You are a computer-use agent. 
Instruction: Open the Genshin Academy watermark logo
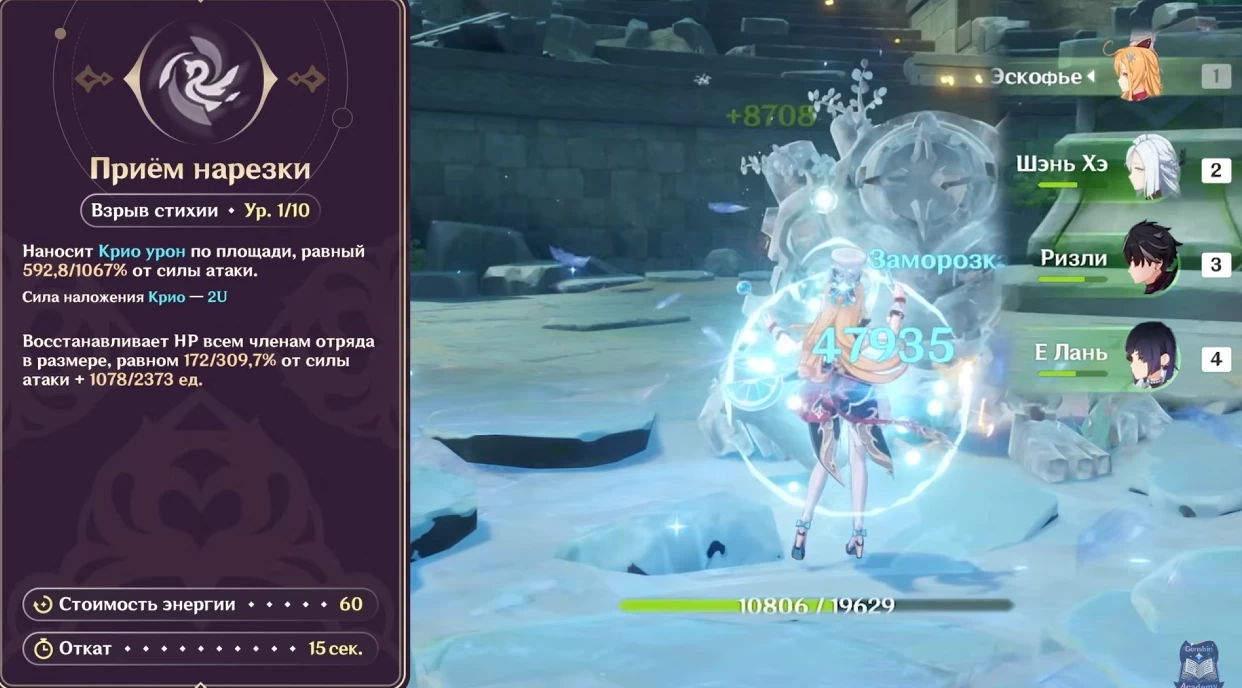pos(1201,664)
